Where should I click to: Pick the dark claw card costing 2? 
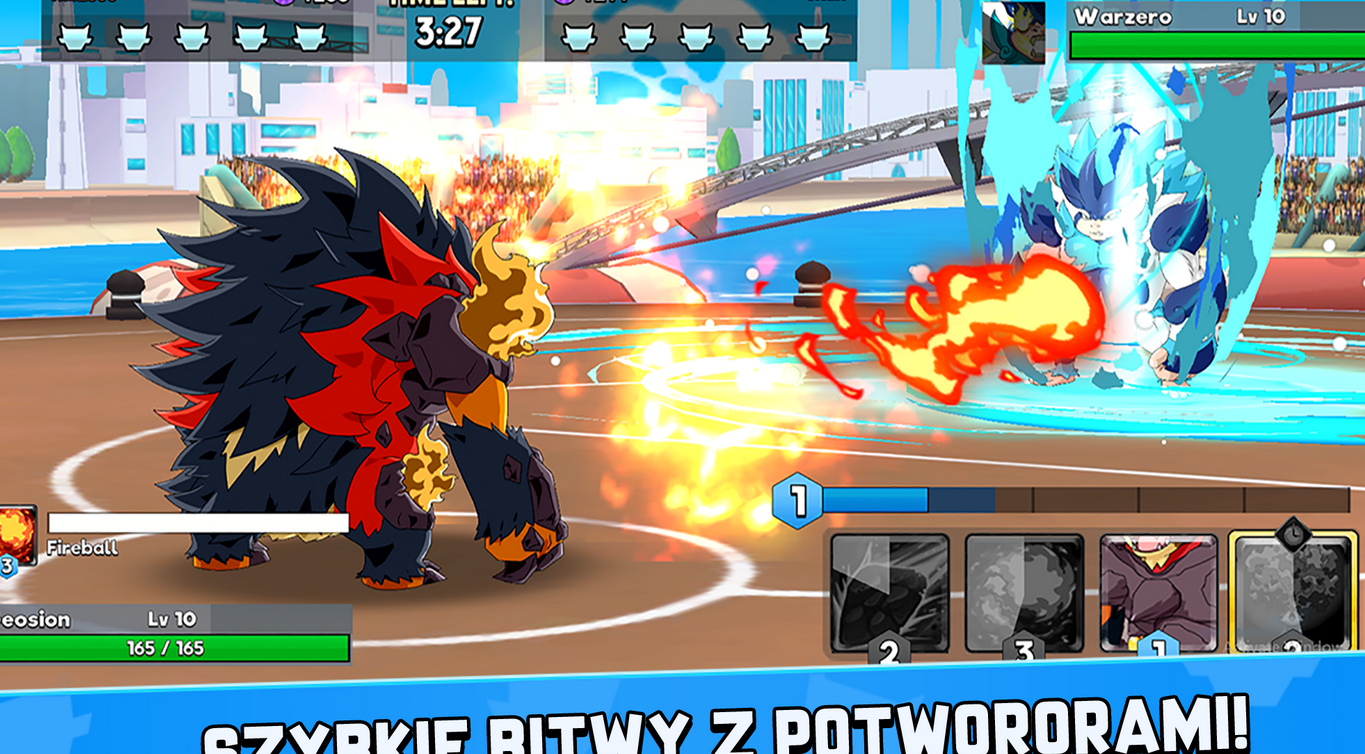[889, 593]
